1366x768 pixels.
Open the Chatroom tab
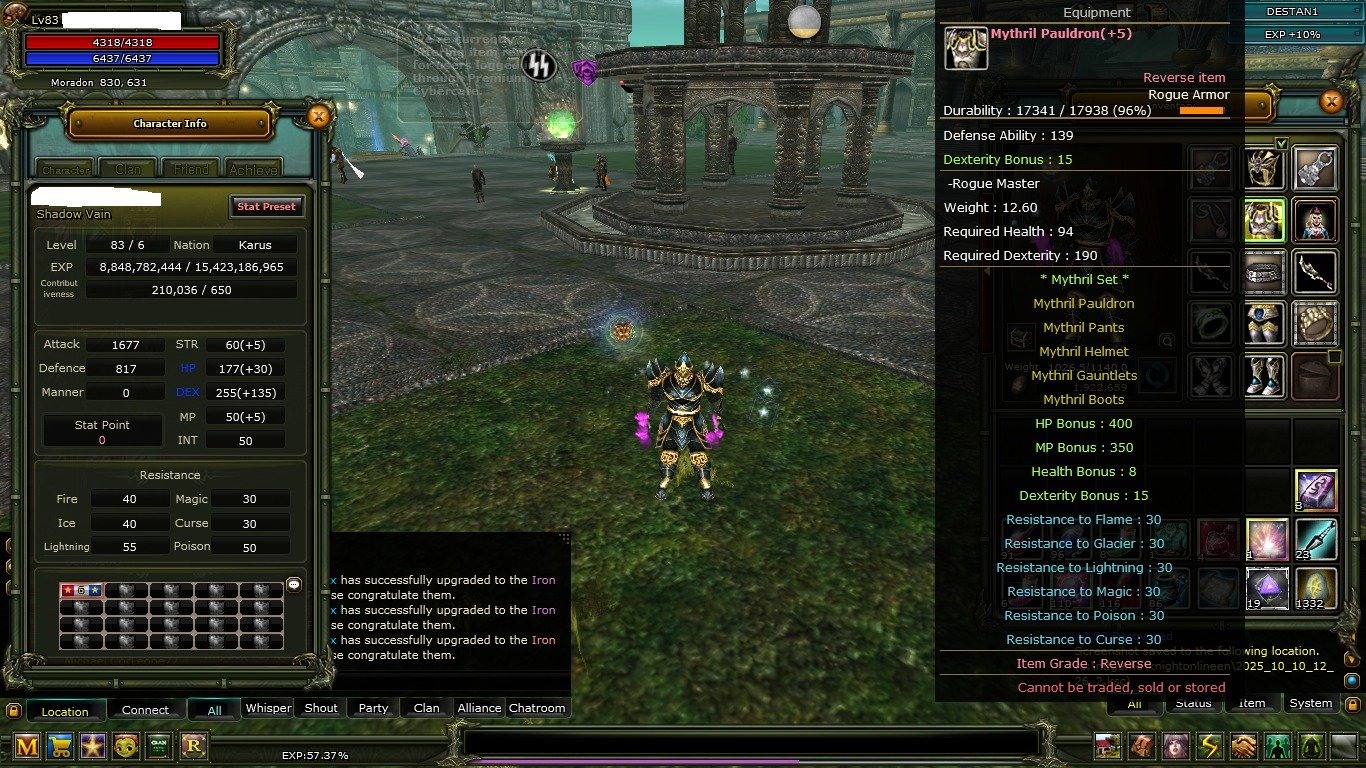pyautogui.click(x=537, y=708)
